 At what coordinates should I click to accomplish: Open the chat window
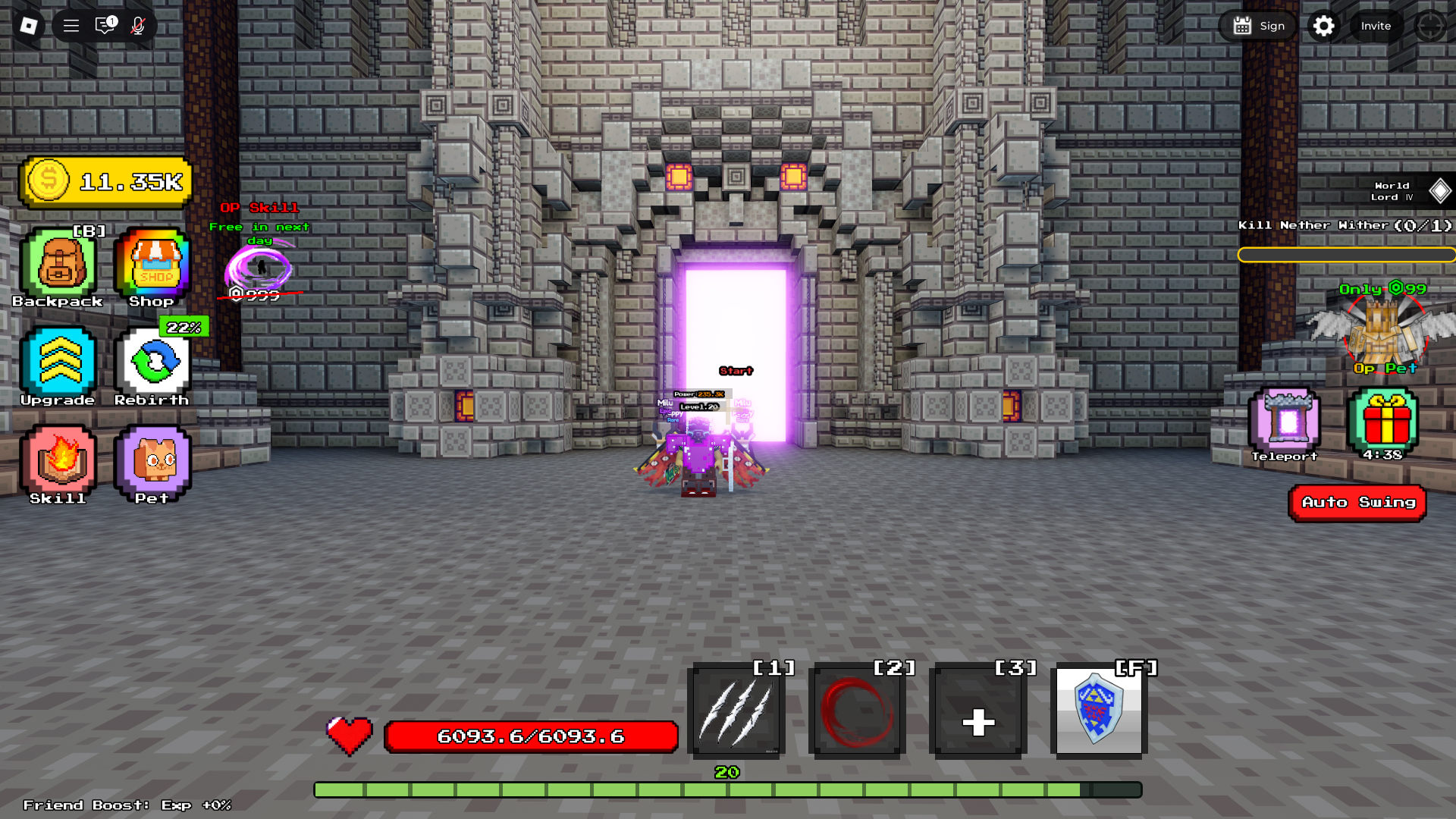click(x=103, y=25)
